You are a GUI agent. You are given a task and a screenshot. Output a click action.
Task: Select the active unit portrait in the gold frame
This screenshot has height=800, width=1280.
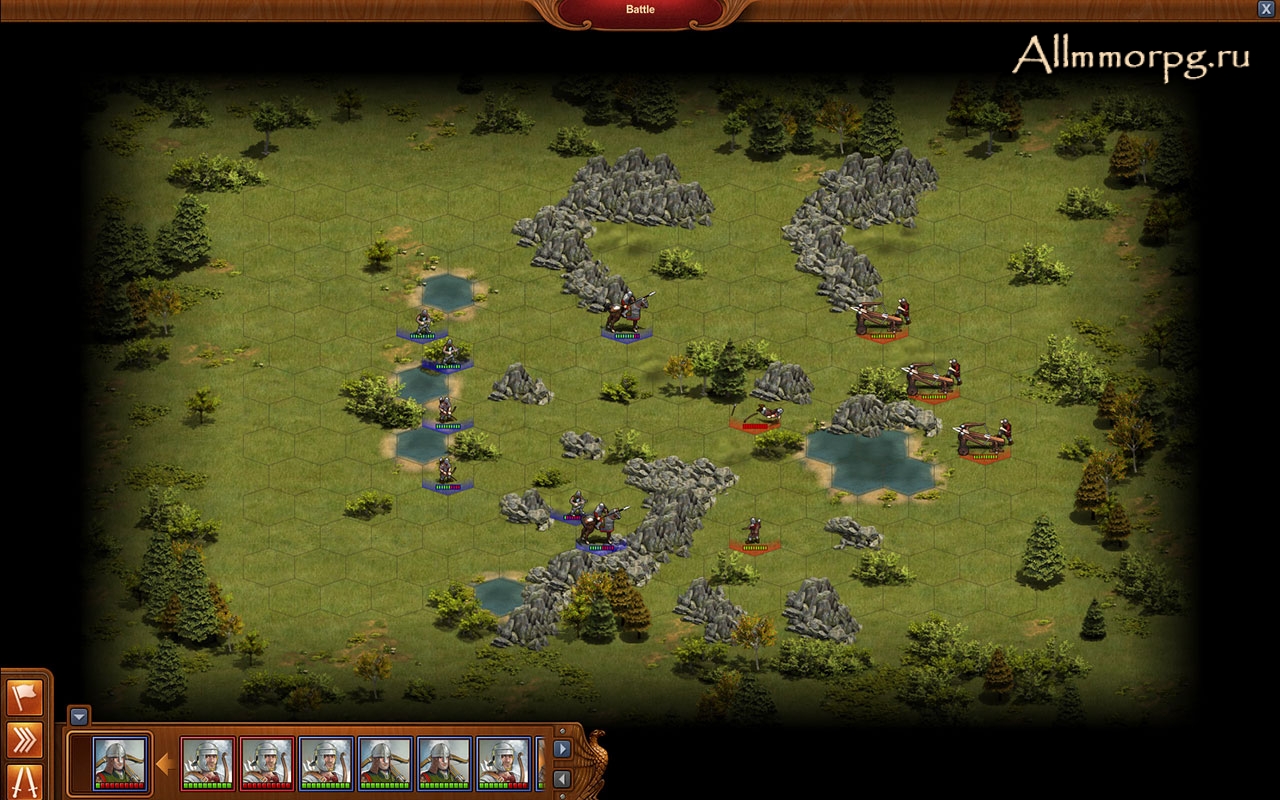[x=120, y=763]
